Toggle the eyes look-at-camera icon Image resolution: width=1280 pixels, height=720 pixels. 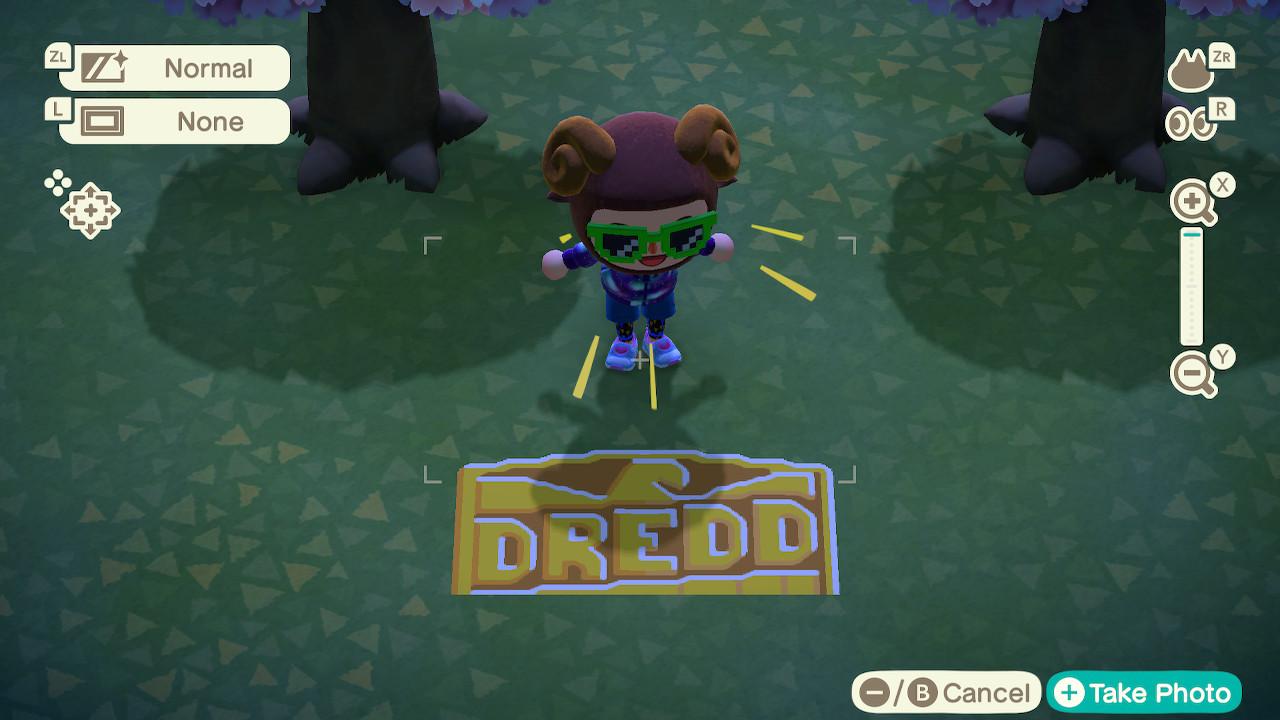point(1190,124)
